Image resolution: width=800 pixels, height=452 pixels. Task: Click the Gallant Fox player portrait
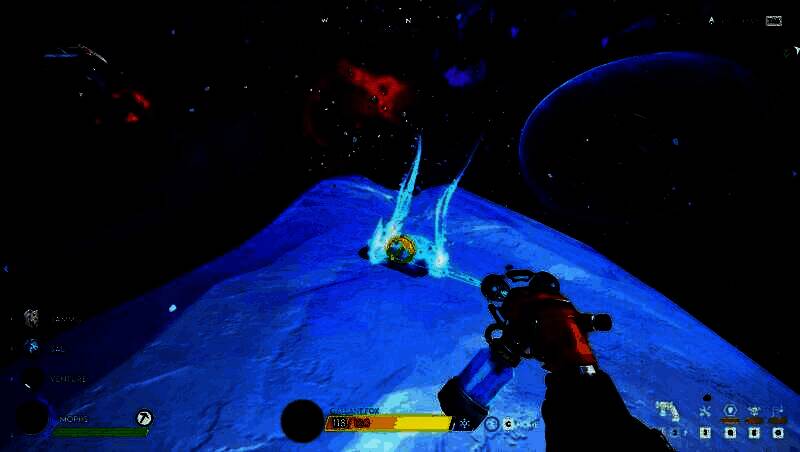pyautogui.click(x=301, y=420)
